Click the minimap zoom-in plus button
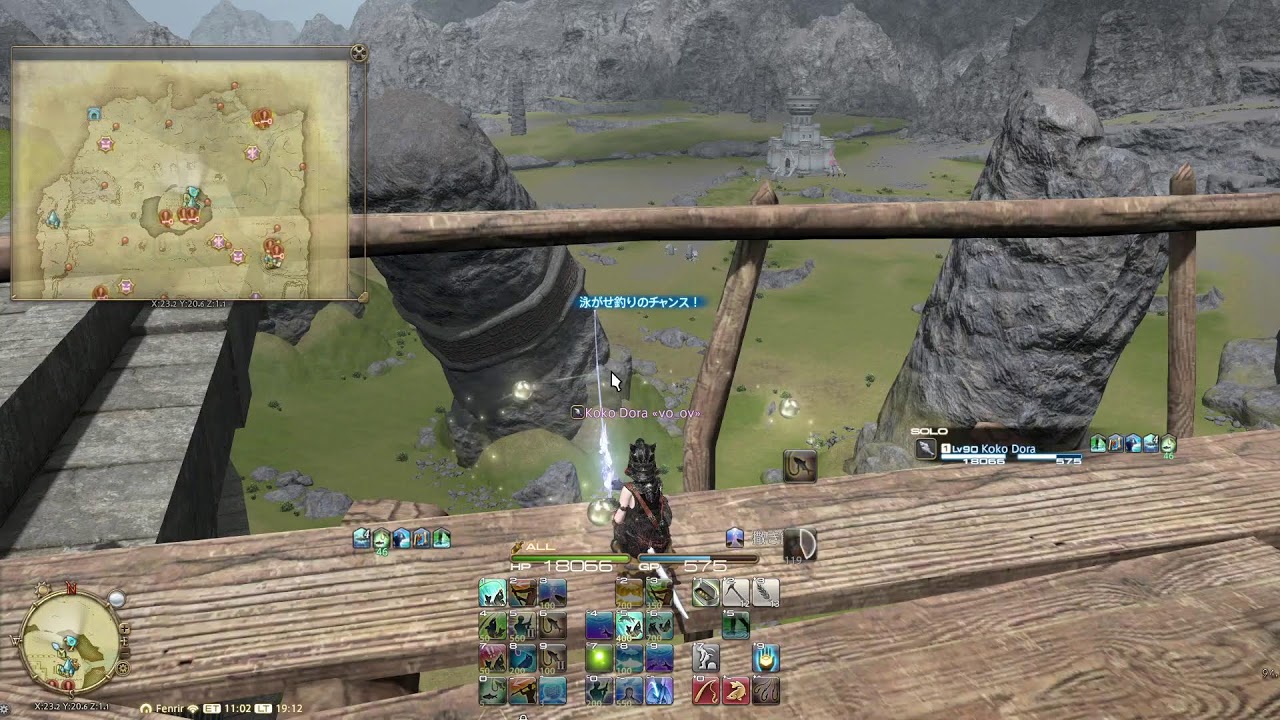 point(124,628)
